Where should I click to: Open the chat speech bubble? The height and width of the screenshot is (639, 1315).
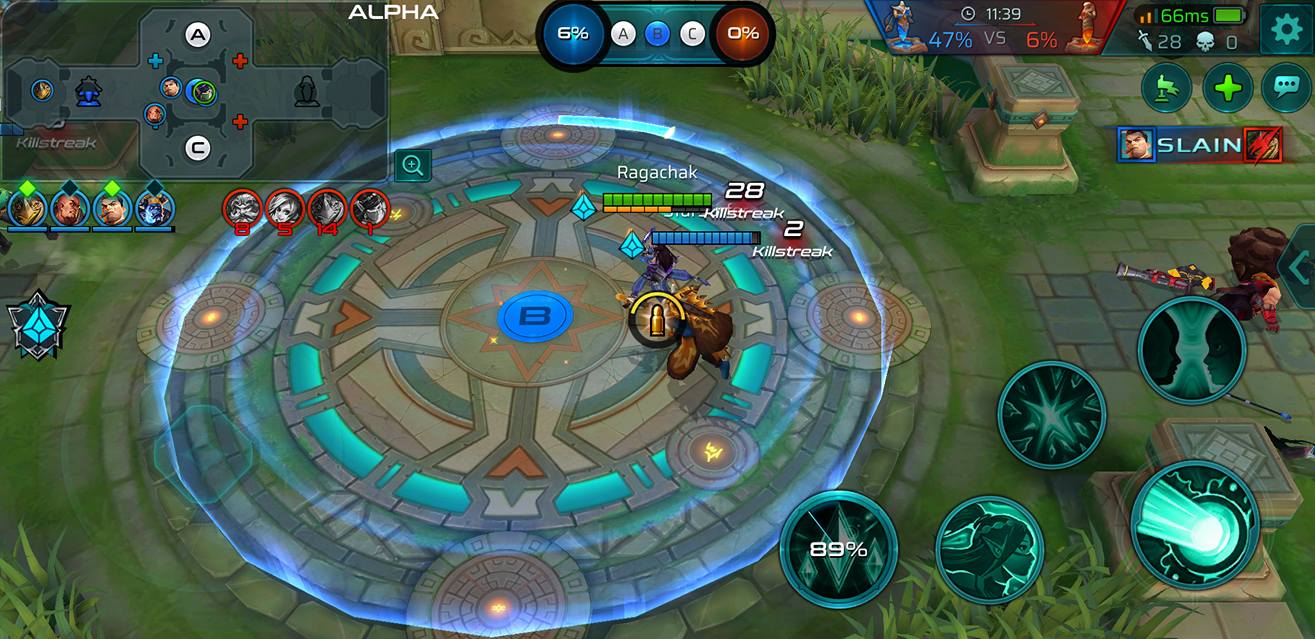(1287, 89)
